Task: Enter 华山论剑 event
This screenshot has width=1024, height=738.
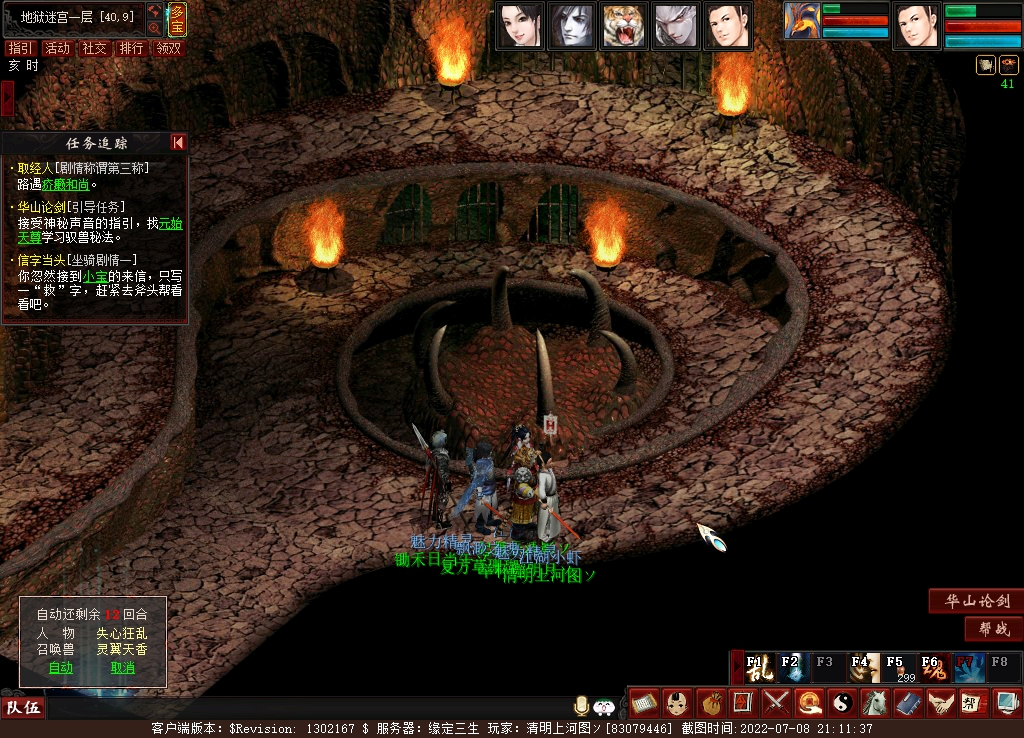Action: [x=975, y=601]
